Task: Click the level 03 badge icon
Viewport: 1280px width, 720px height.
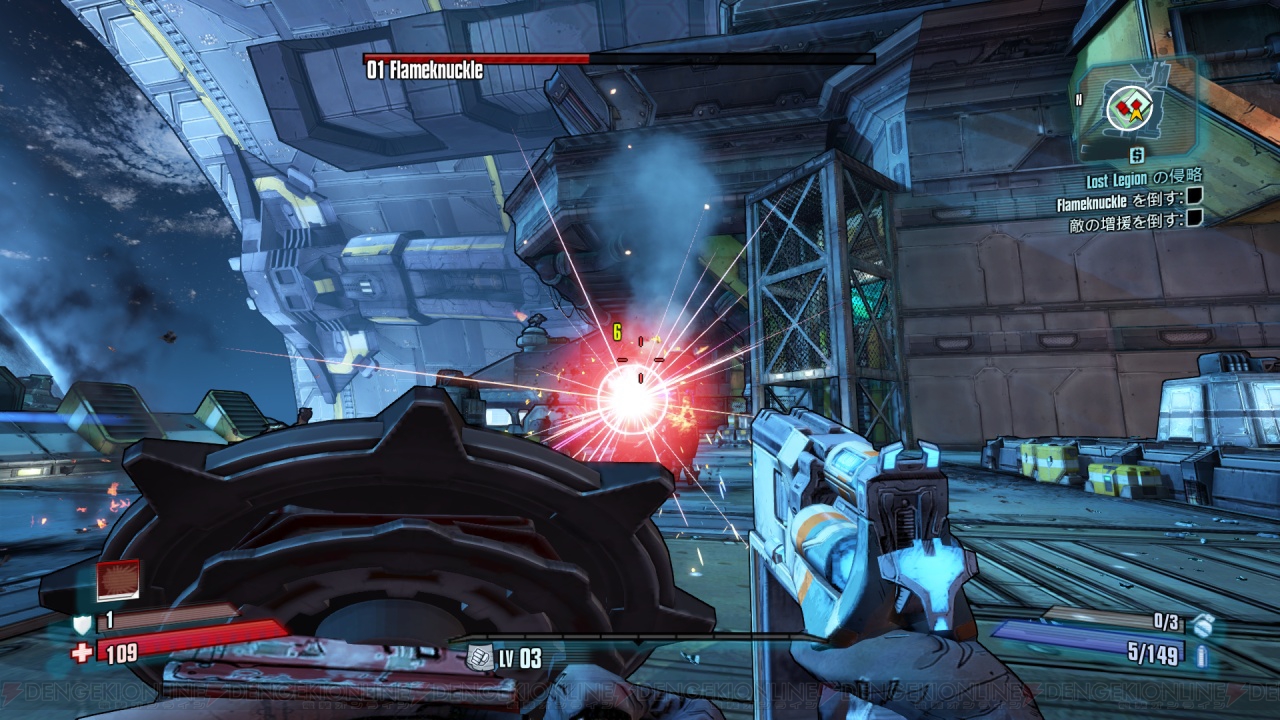Action: pyautogui.click(x=480, y=658)
